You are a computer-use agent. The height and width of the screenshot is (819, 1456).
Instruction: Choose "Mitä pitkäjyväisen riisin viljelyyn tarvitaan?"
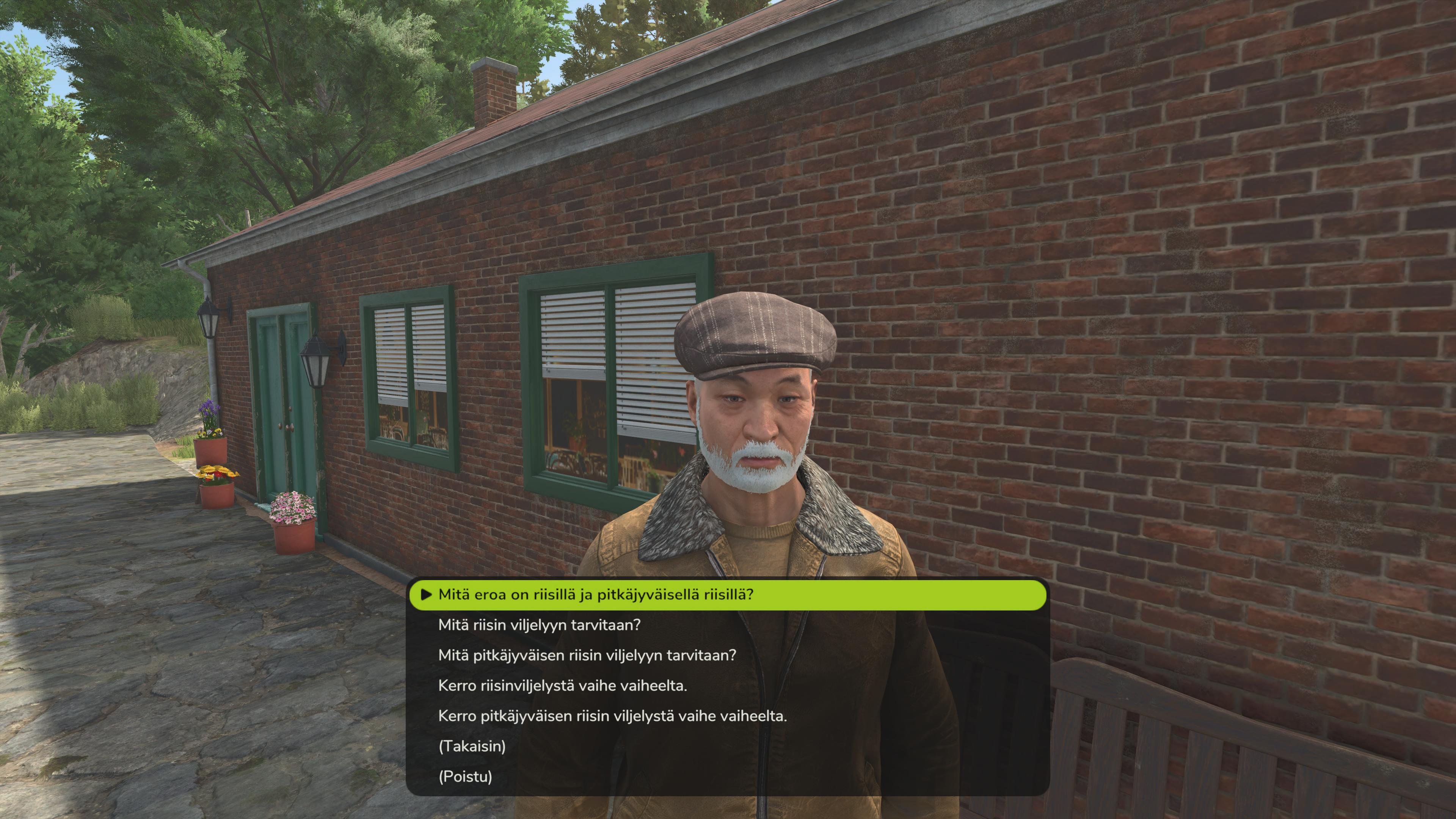(x=587, y=655)
